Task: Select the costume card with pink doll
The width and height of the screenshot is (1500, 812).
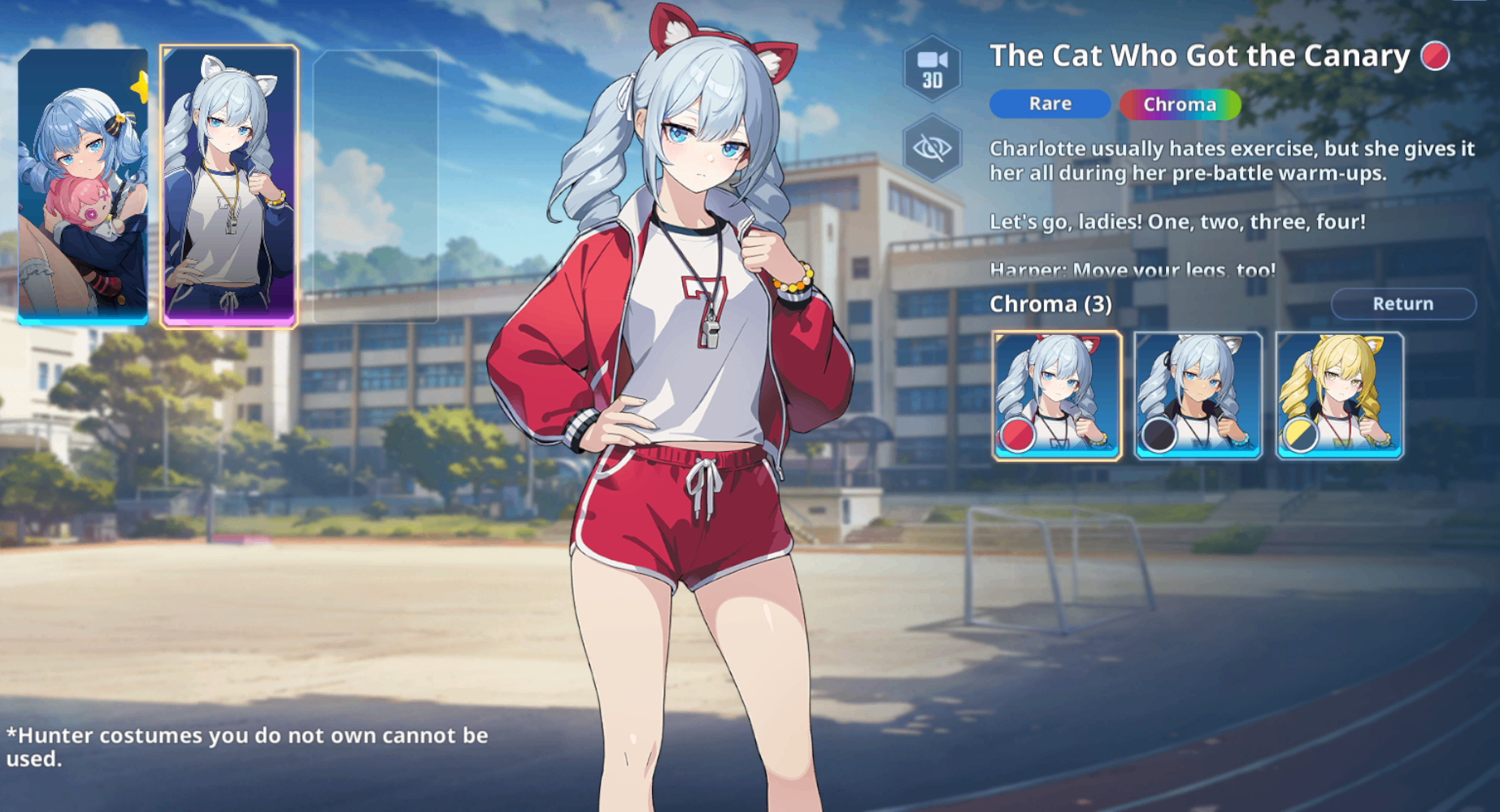Action: coord(83,186)
